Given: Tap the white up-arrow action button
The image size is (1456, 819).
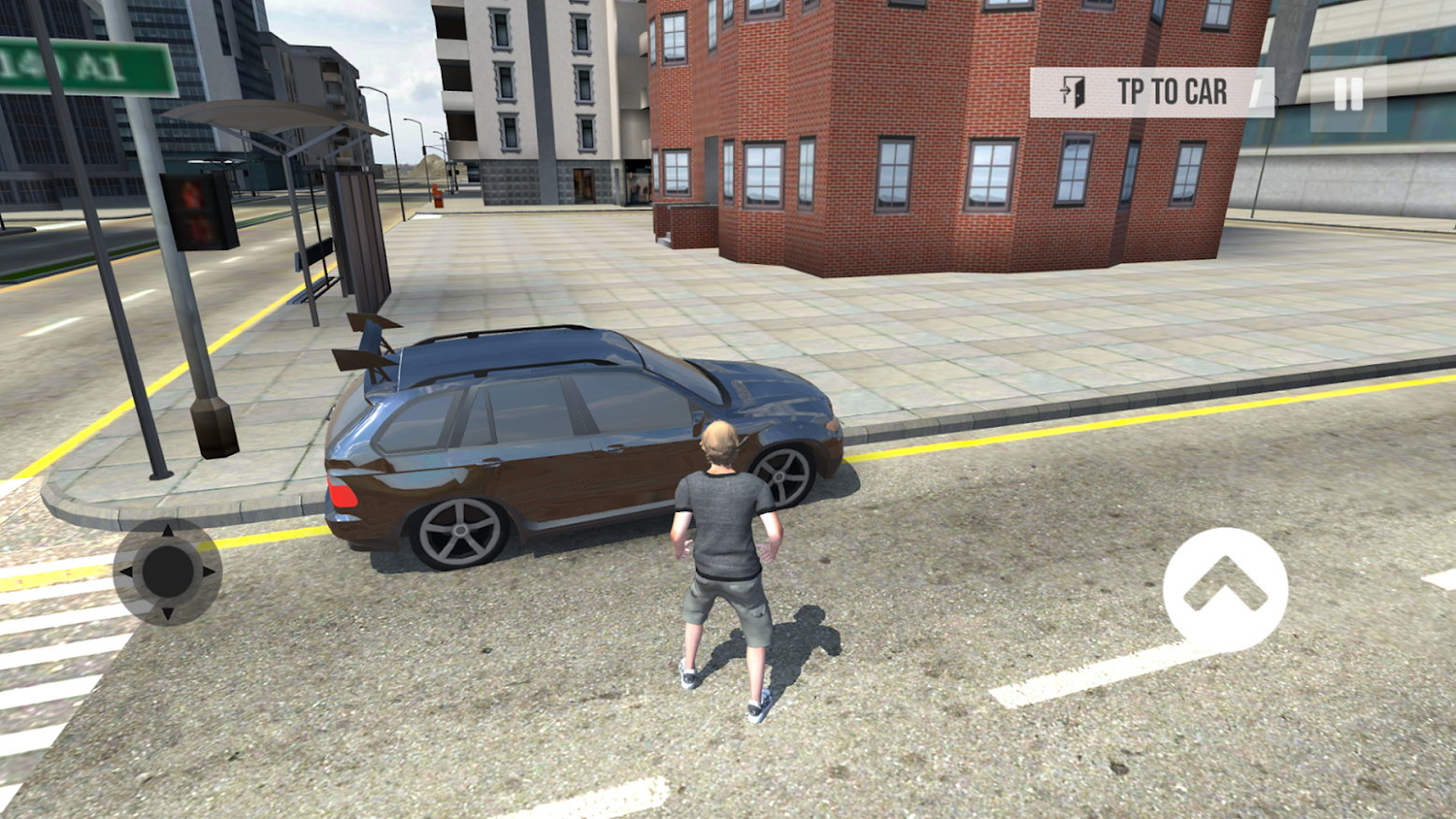Looking at the screenshot, I should click(x=1225, y=590).
